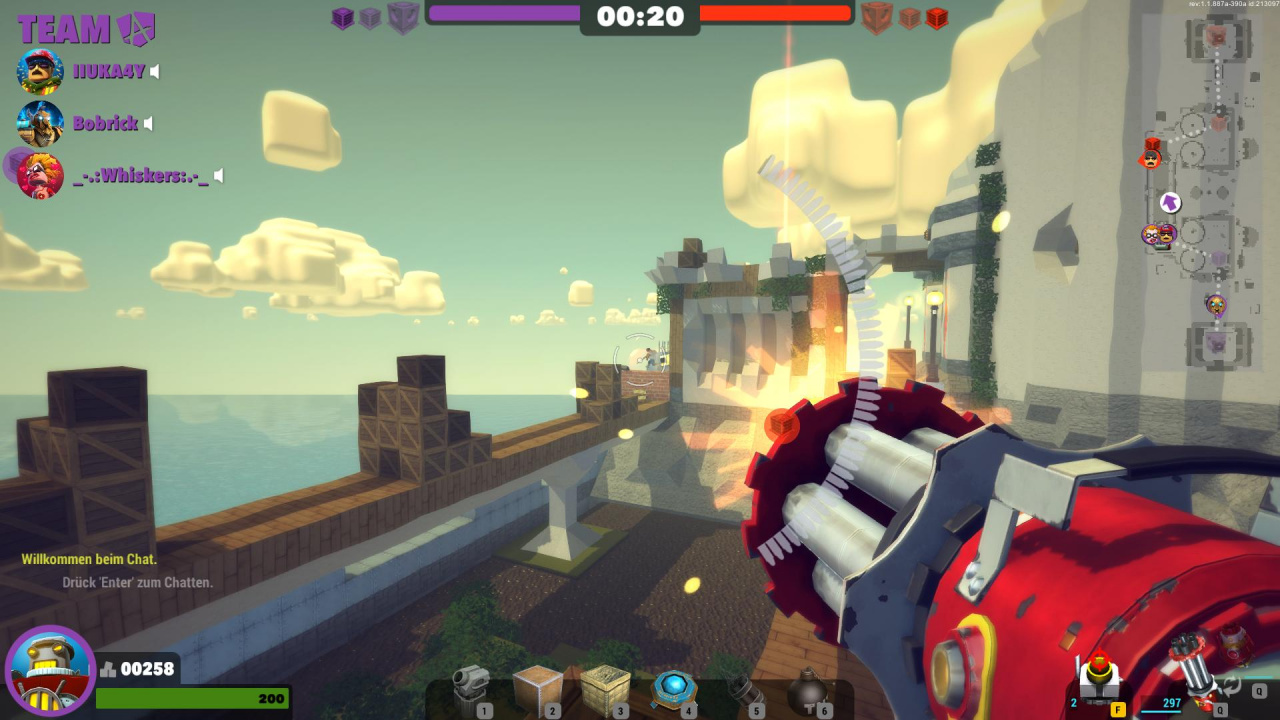
Task: Select the blue gem jump pad item
Action: tap(674, 689)
